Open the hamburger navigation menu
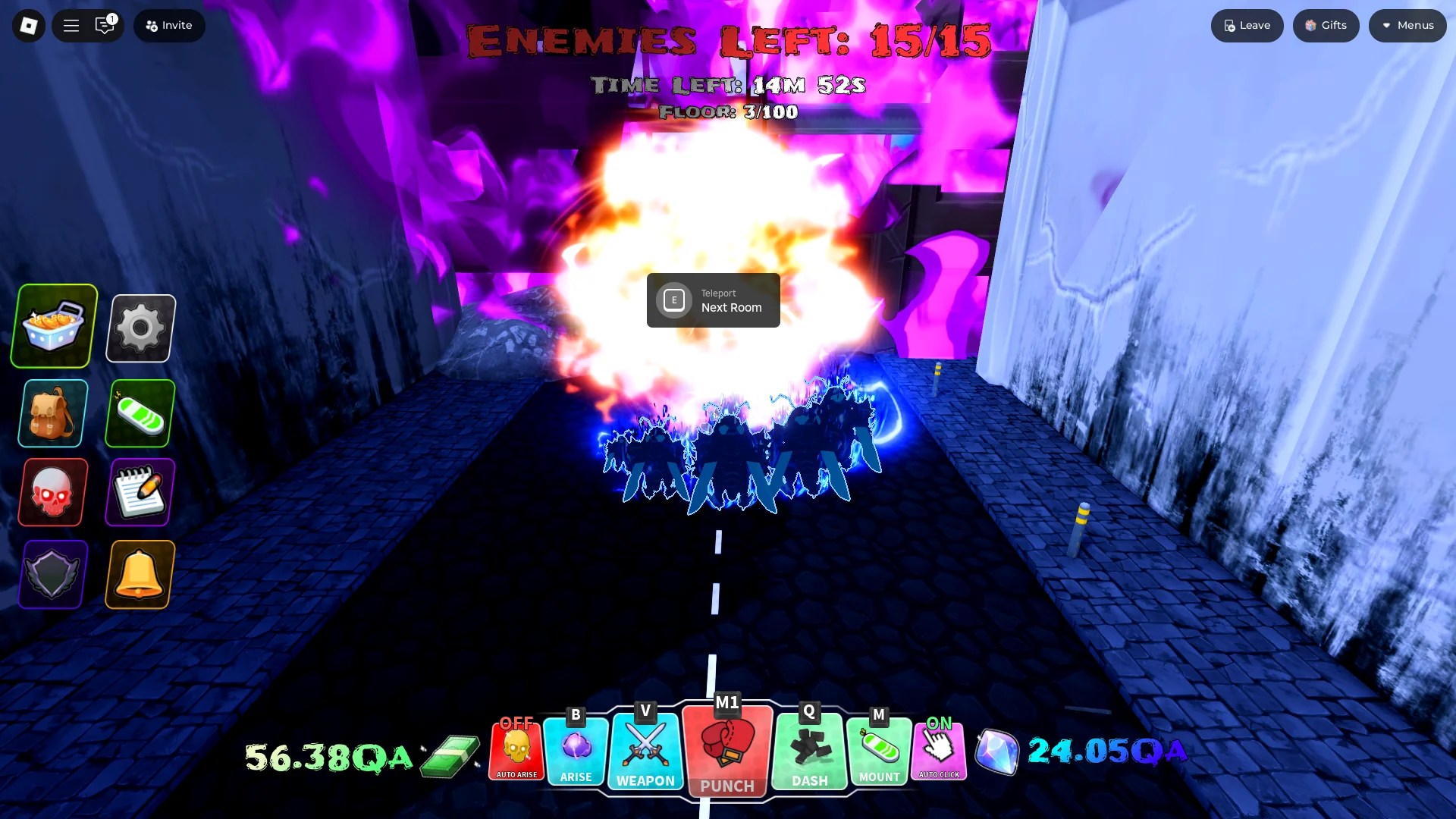Image resolution: width=1456 pixels, height=819 pixels. tap(71, 25)
